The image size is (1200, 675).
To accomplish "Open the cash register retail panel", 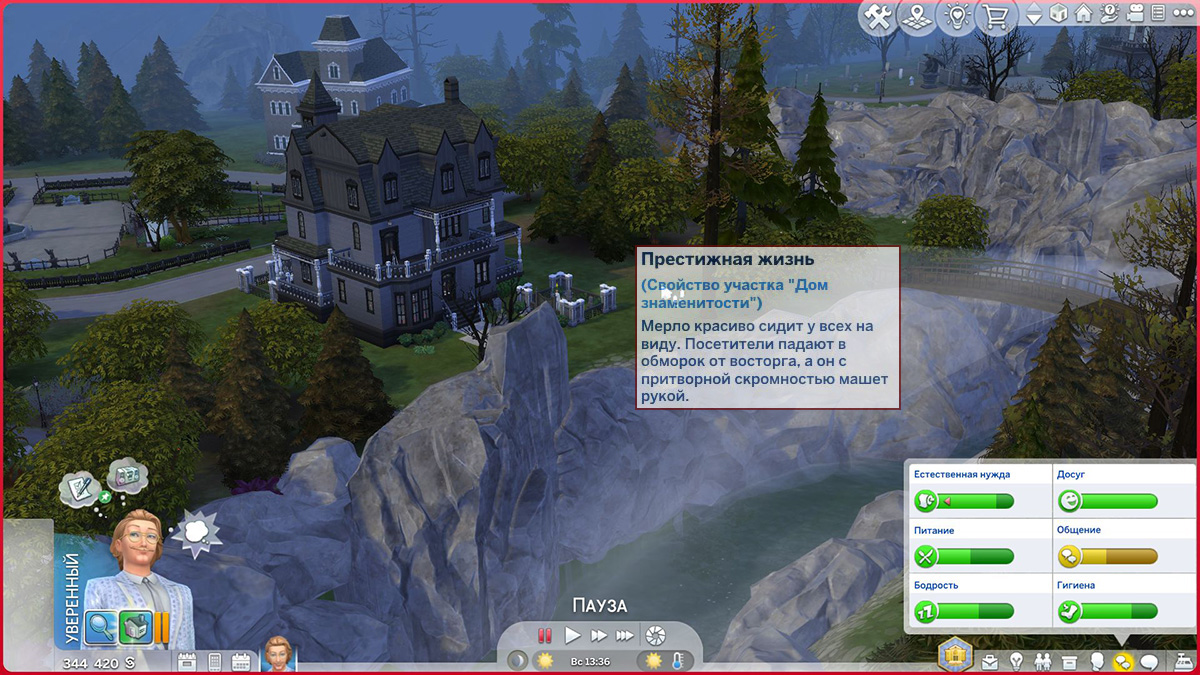I will point(1182,661).
